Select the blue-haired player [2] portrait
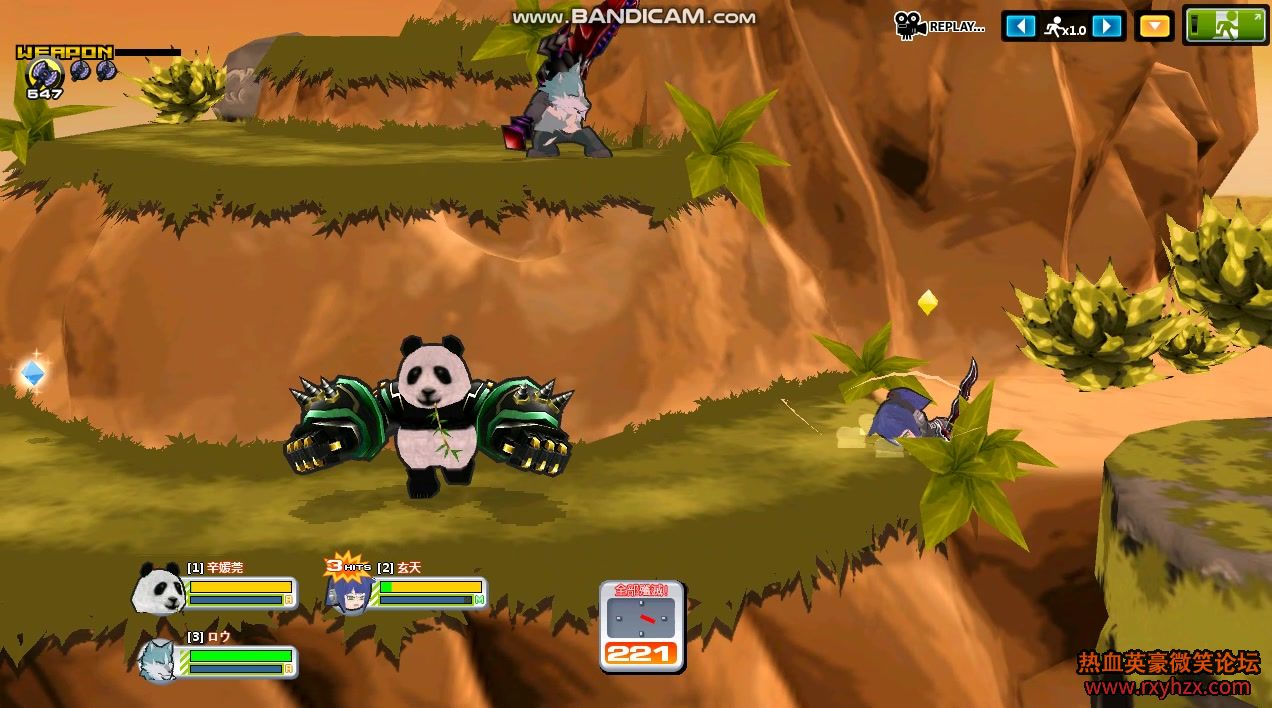1272x708 pixels. click(349, 592)
